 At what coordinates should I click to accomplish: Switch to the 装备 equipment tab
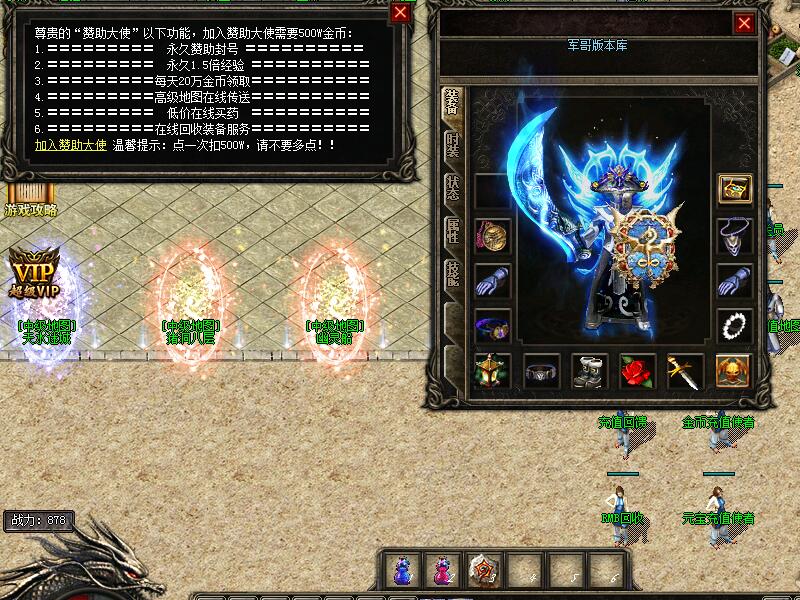pos(452,104)
